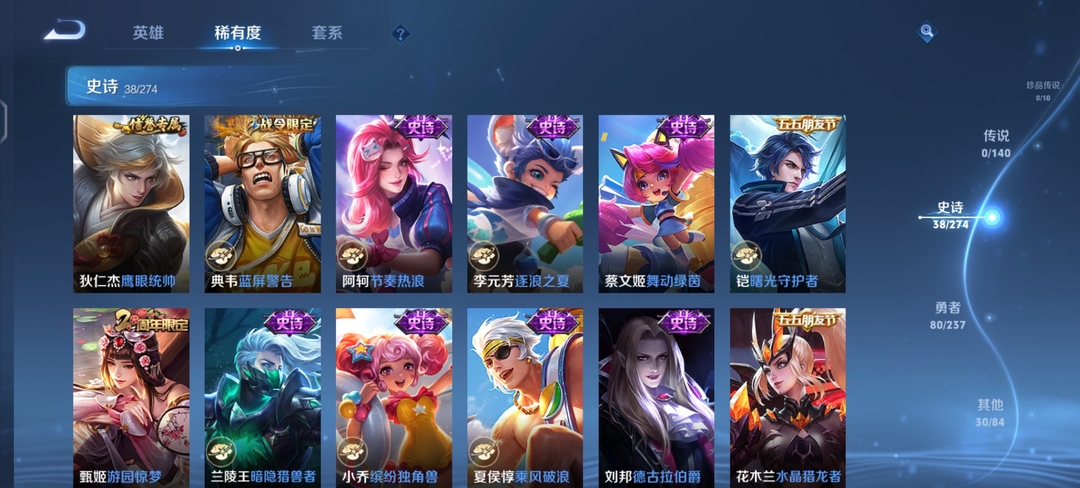Jump to the 勇者 rarity section

tap(948, 314)
